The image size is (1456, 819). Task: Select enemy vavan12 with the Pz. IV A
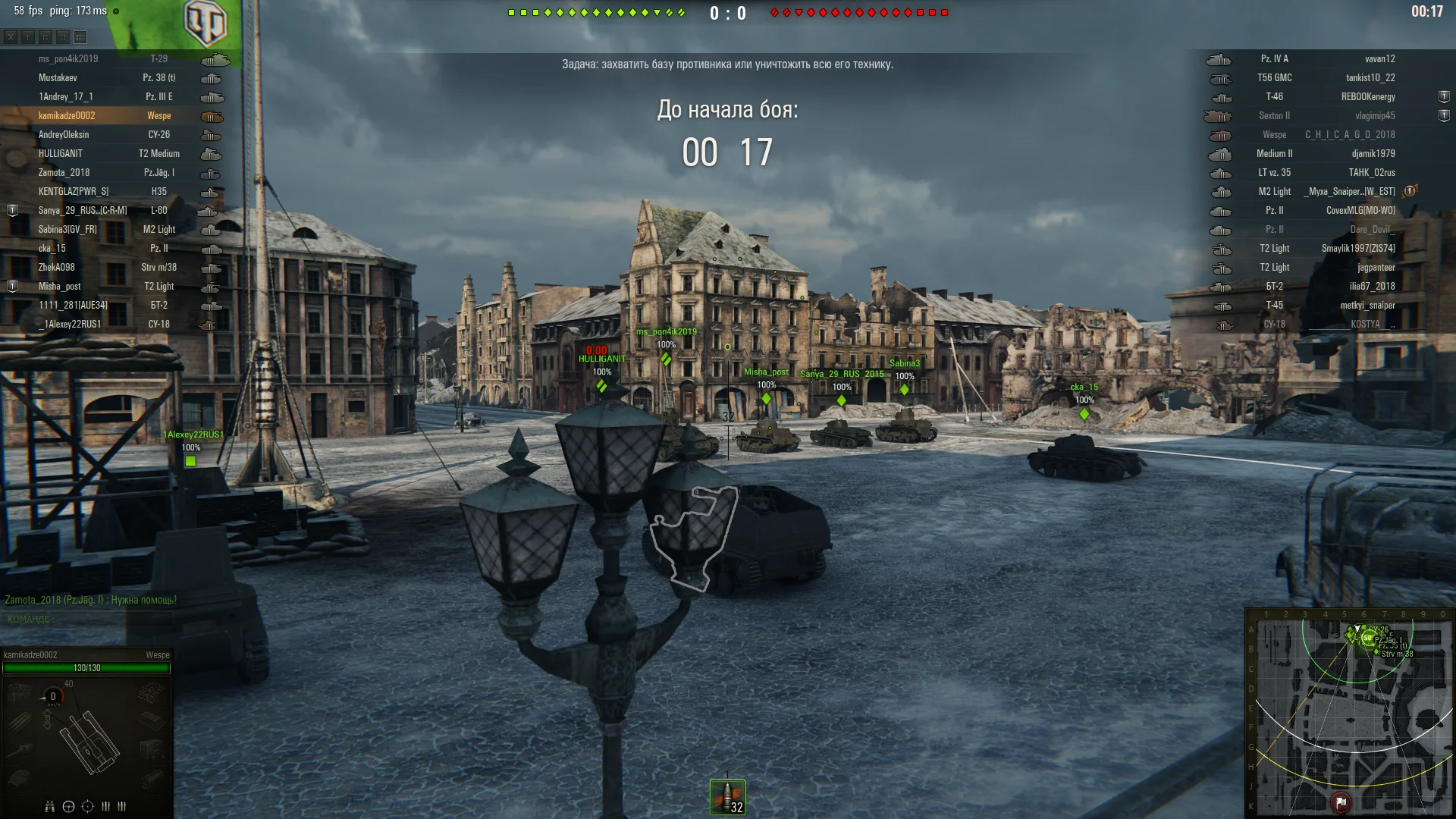click(1327, 59)
